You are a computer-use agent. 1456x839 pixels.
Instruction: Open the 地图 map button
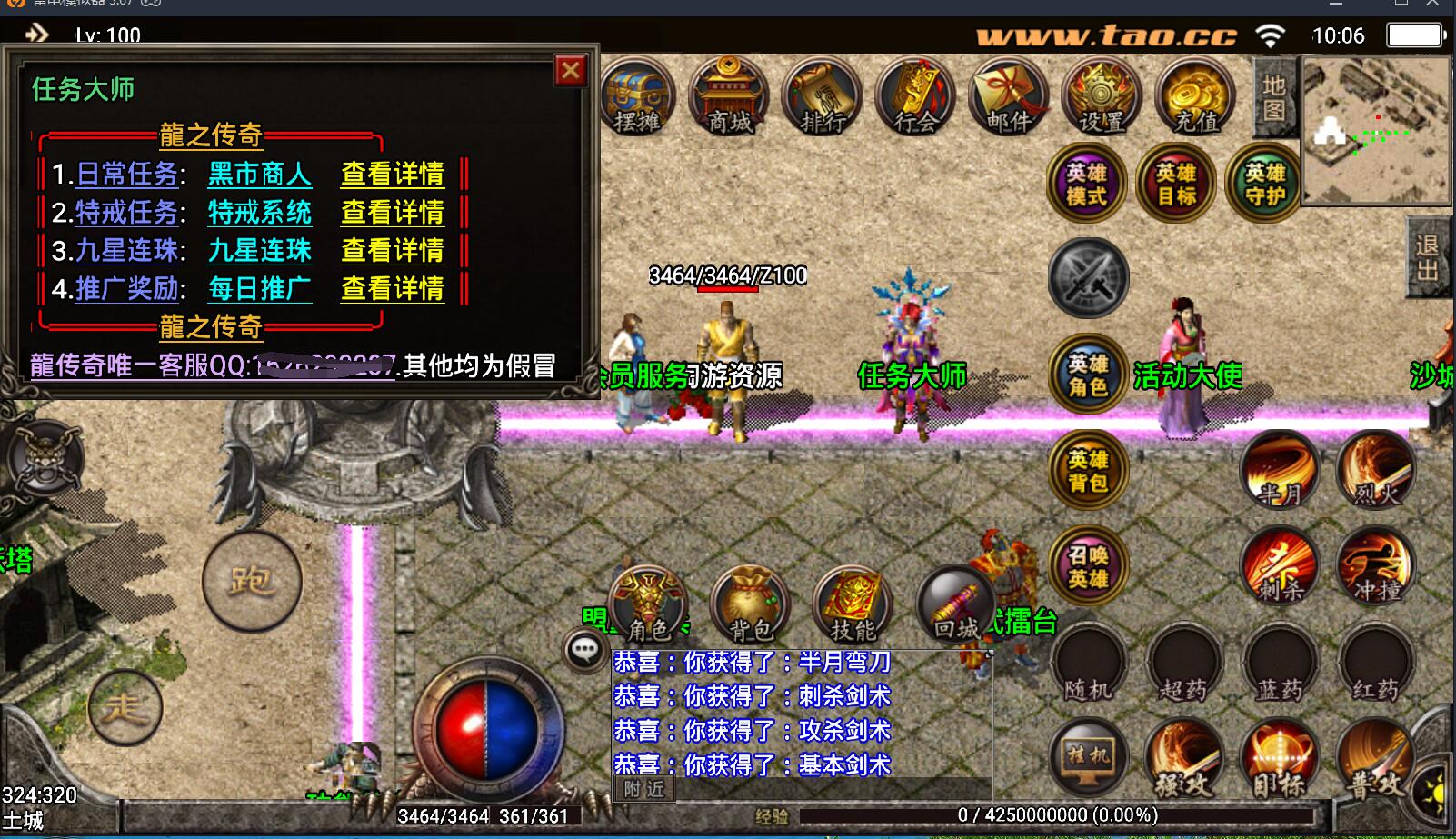click(x=1273, y=97)
